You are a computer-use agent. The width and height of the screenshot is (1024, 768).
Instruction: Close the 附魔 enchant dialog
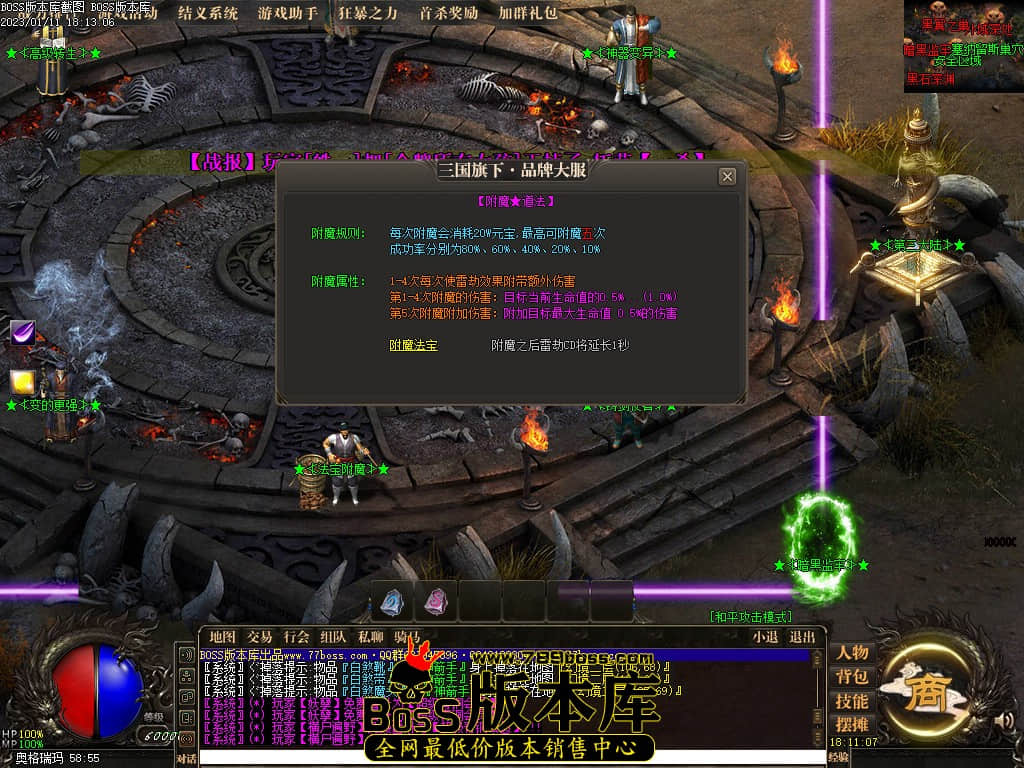tap(727, 177)
